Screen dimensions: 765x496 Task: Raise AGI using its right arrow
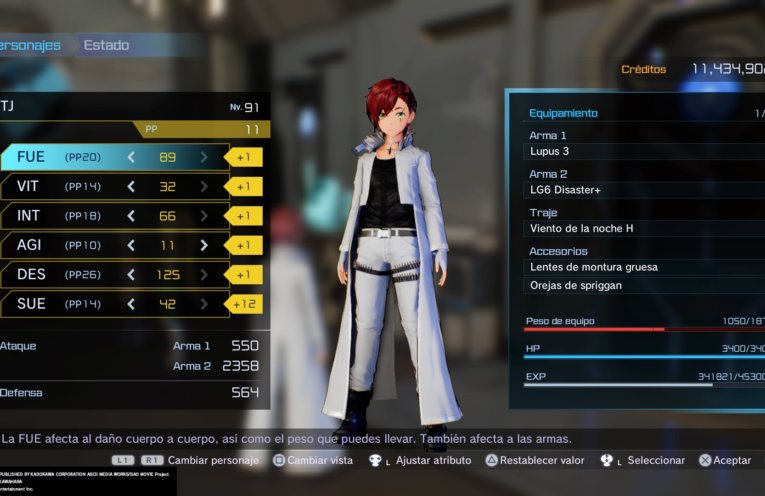coord(204,245)
